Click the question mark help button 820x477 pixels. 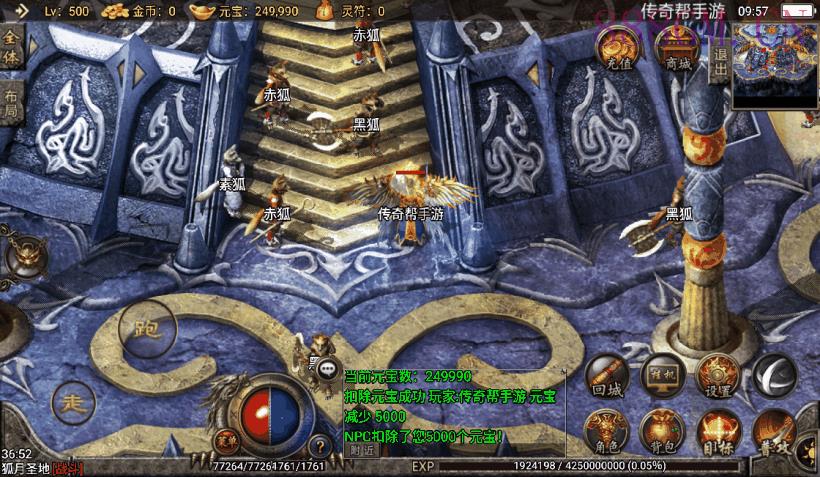[x=319, y=446]
